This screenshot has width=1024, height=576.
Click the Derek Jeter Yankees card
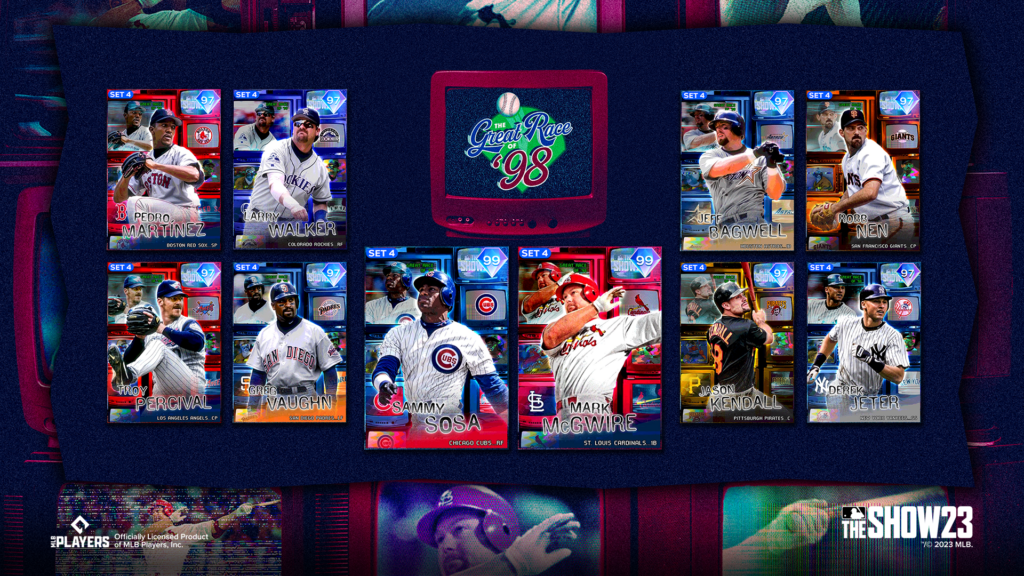(863, 342)
